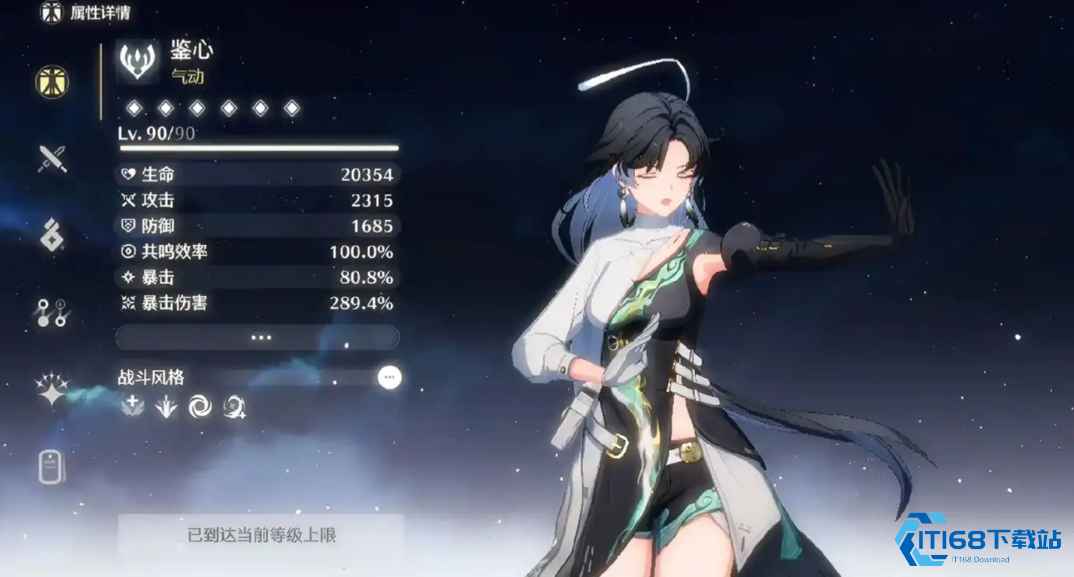Open the character profile card tab

click(x=52, y=466)
